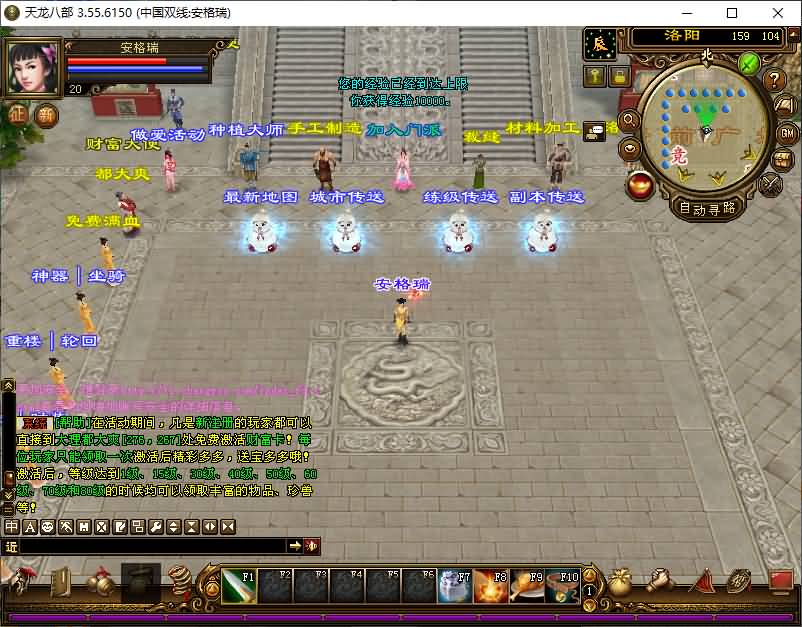Focus the chat input field
The height and width of the screenshot is (627, 802).
click(150, 546)
